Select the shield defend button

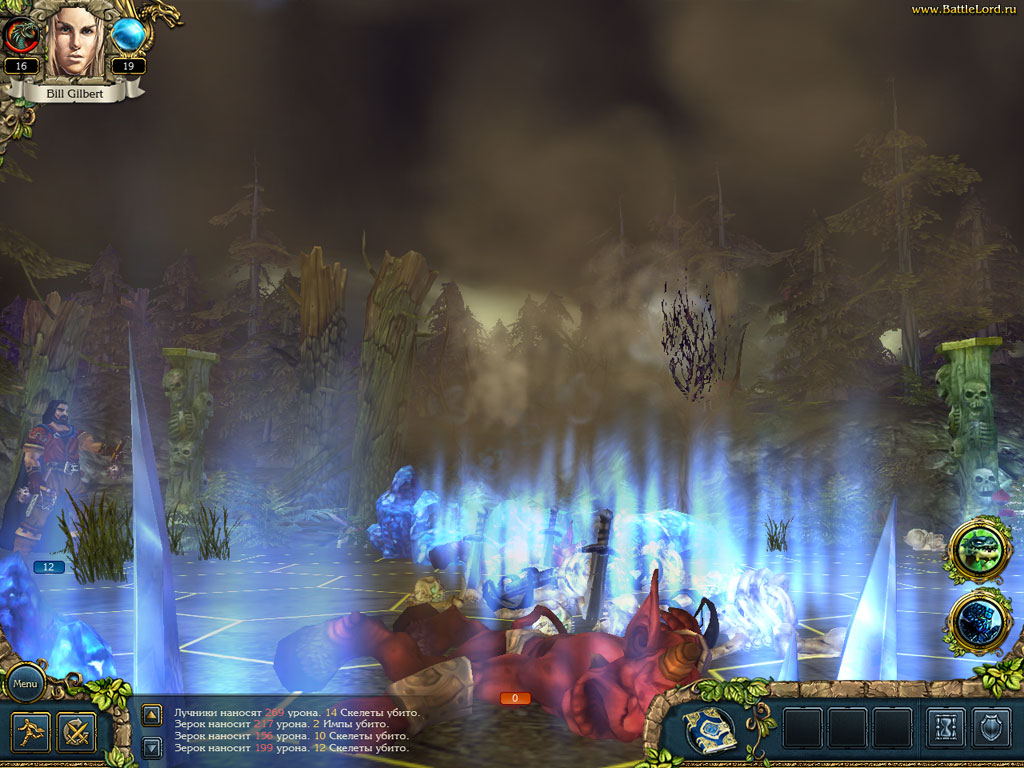(x=992, y=728)
